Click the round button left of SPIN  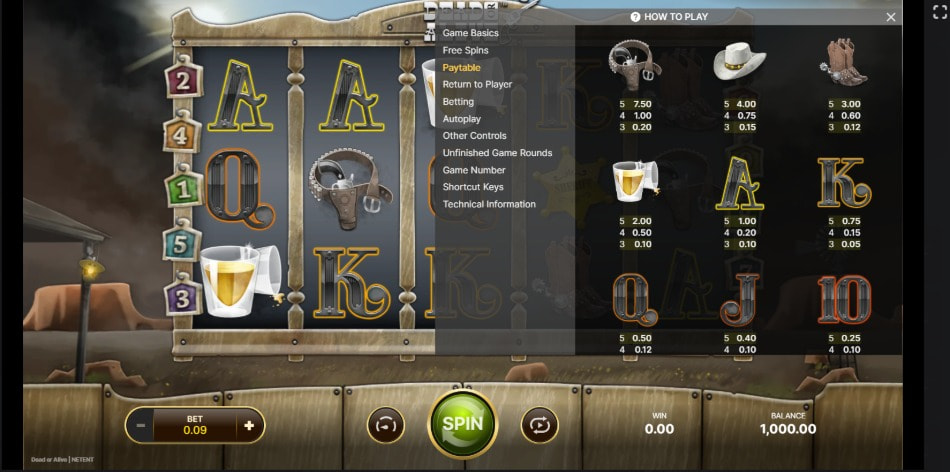(x=386, y=425)
